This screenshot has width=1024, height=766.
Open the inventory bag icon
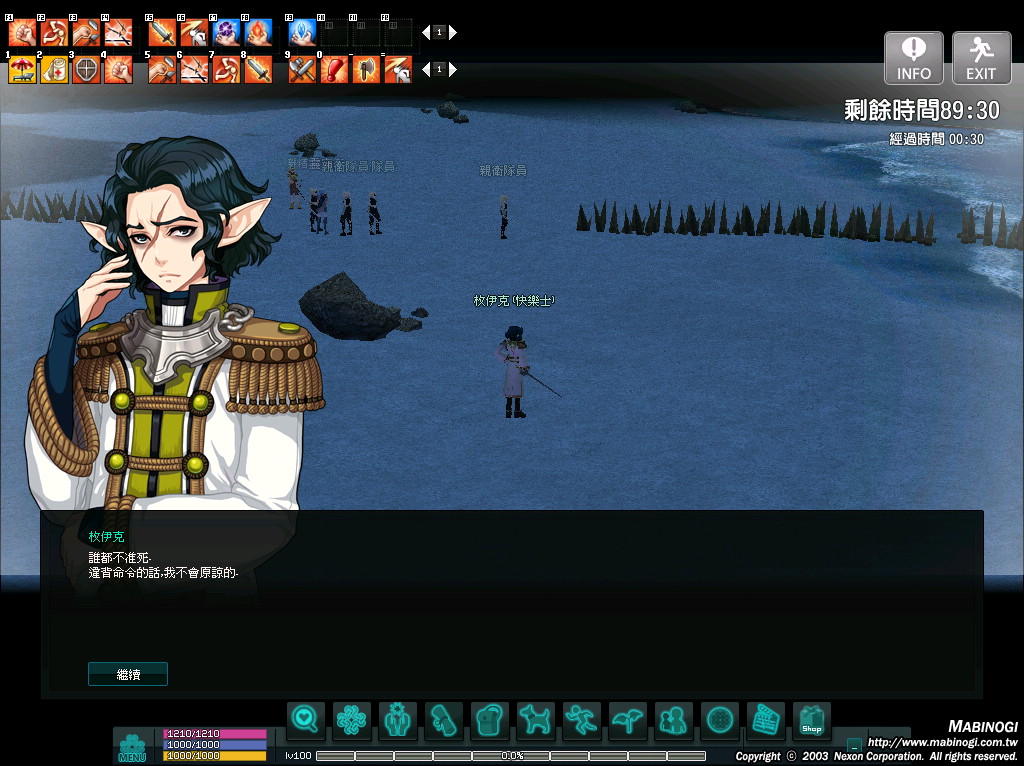tap(490, 719)
